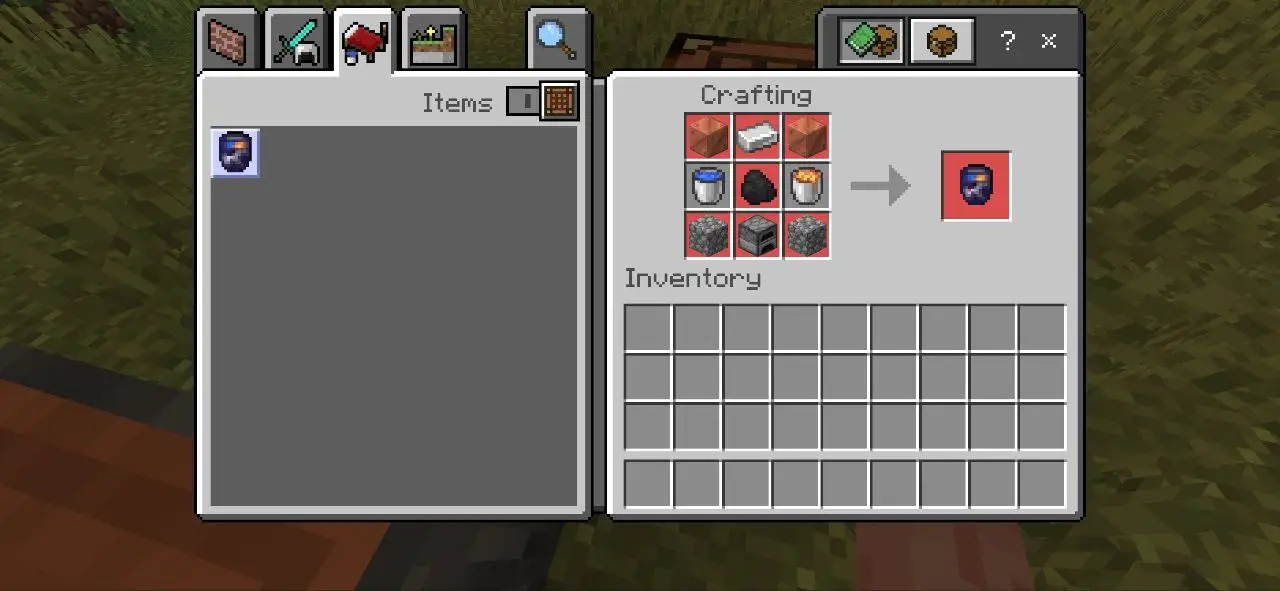
Task: Pick the coal in the crafting grid
Action: 758,186
